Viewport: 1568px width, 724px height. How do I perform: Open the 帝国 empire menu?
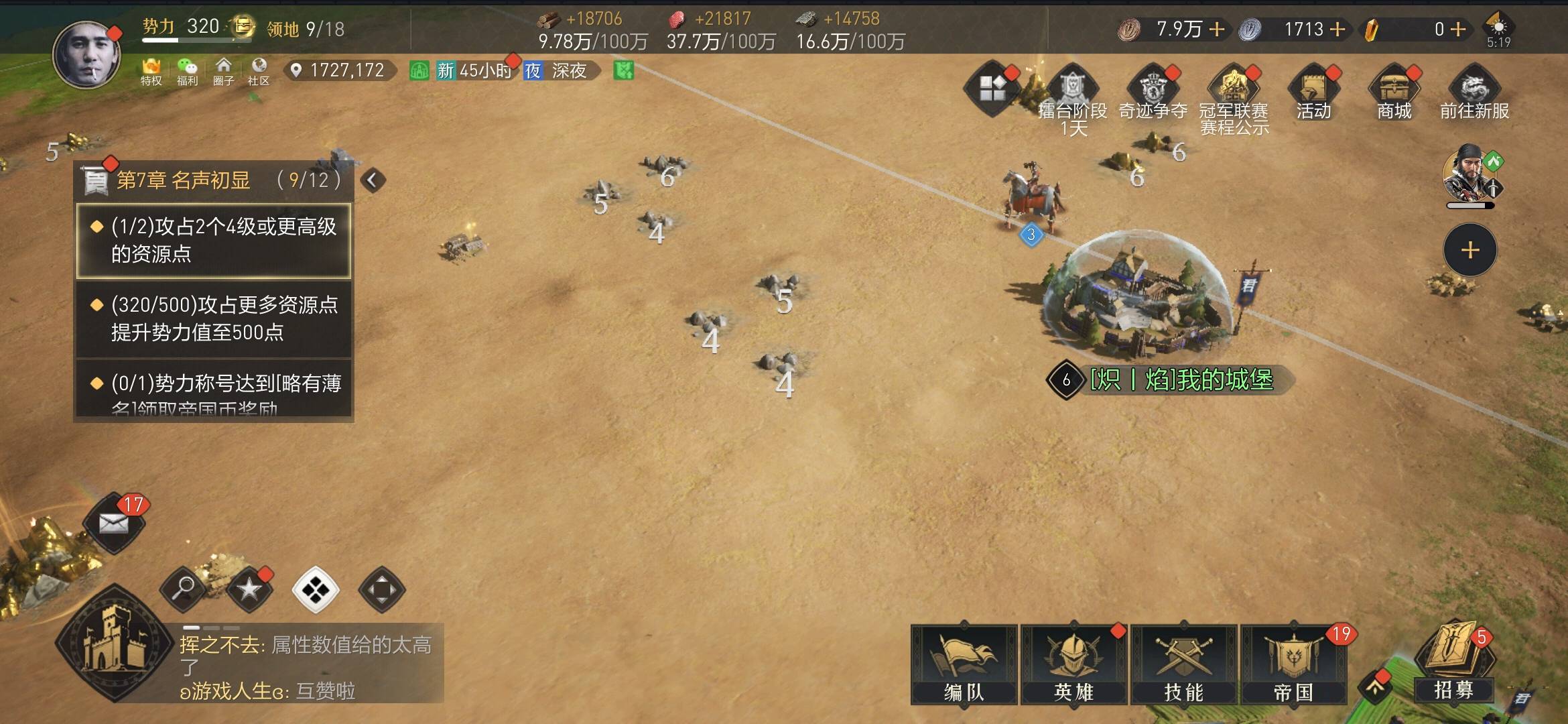coord(1293,664)
